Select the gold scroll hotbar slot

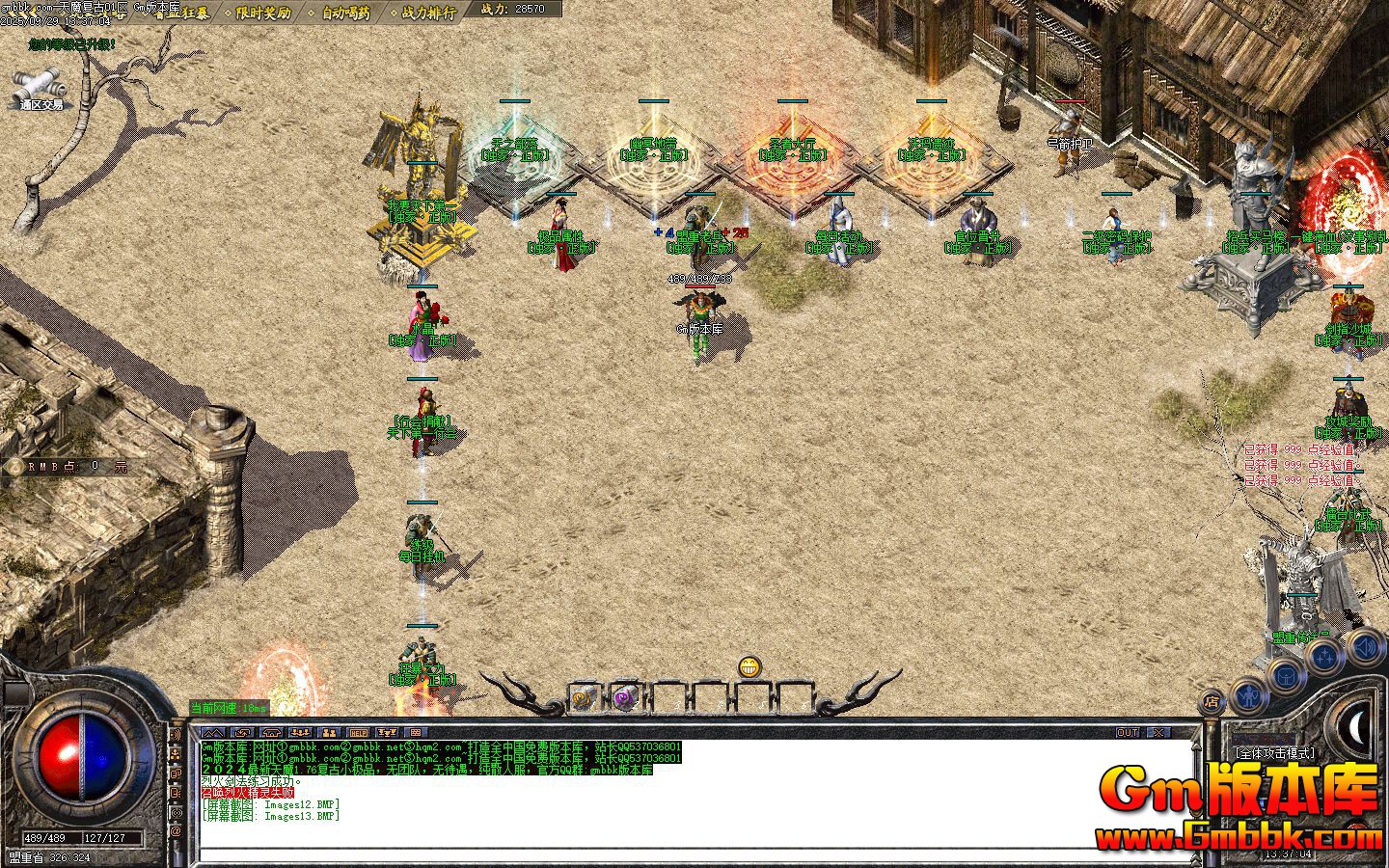coord(583,697)
